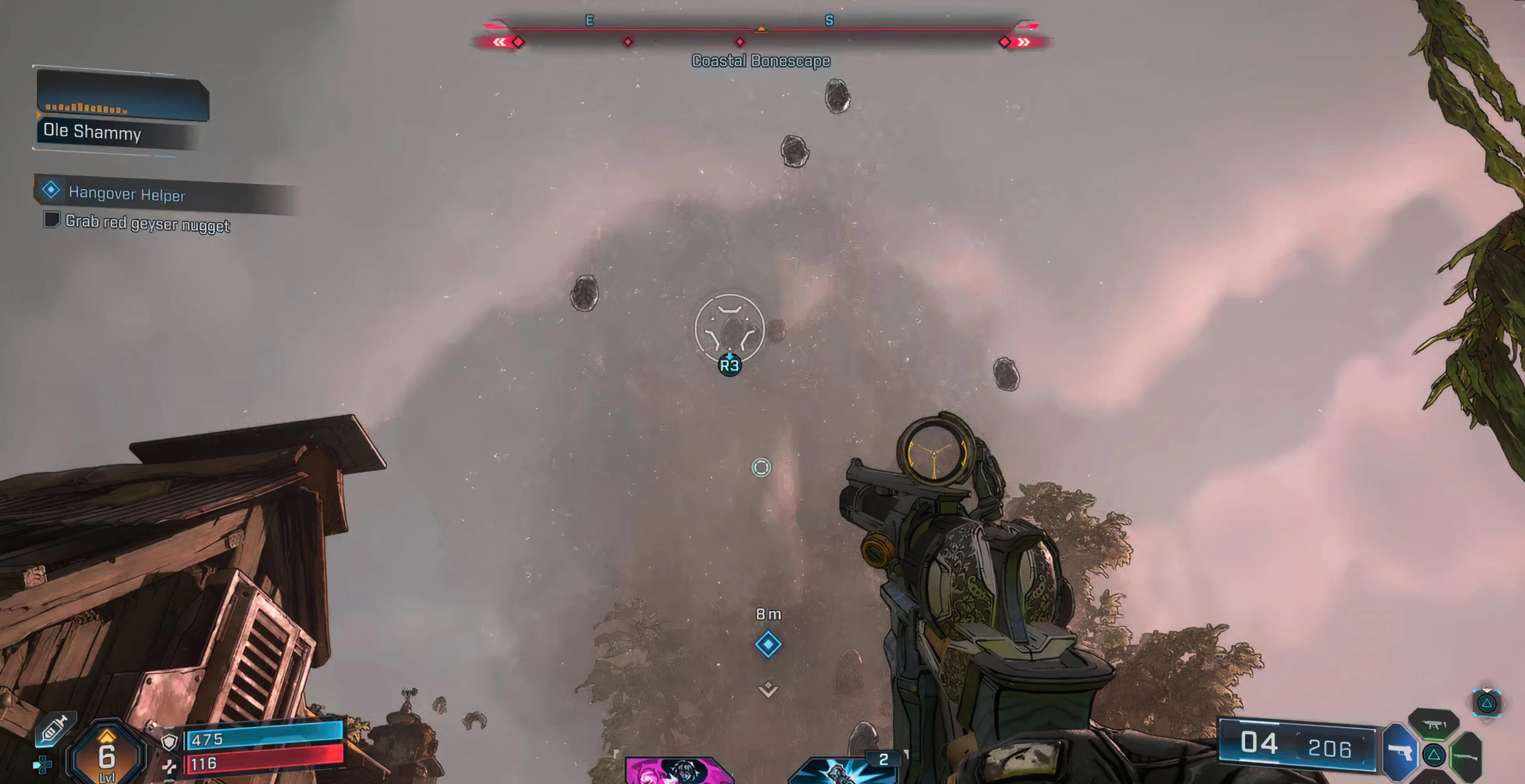Equip the shotgun weapon slot
Image resolution: width=1525 pixels, height=784 pixels.
click(1467, 757)
